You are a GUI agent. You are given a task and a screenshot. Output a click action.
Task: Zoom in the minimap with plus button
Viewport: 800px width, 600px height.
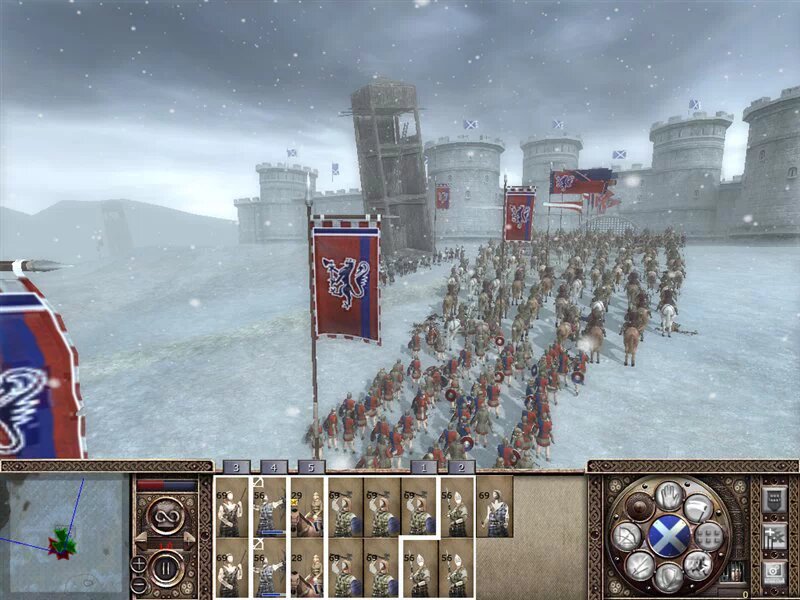coord(139,563)
